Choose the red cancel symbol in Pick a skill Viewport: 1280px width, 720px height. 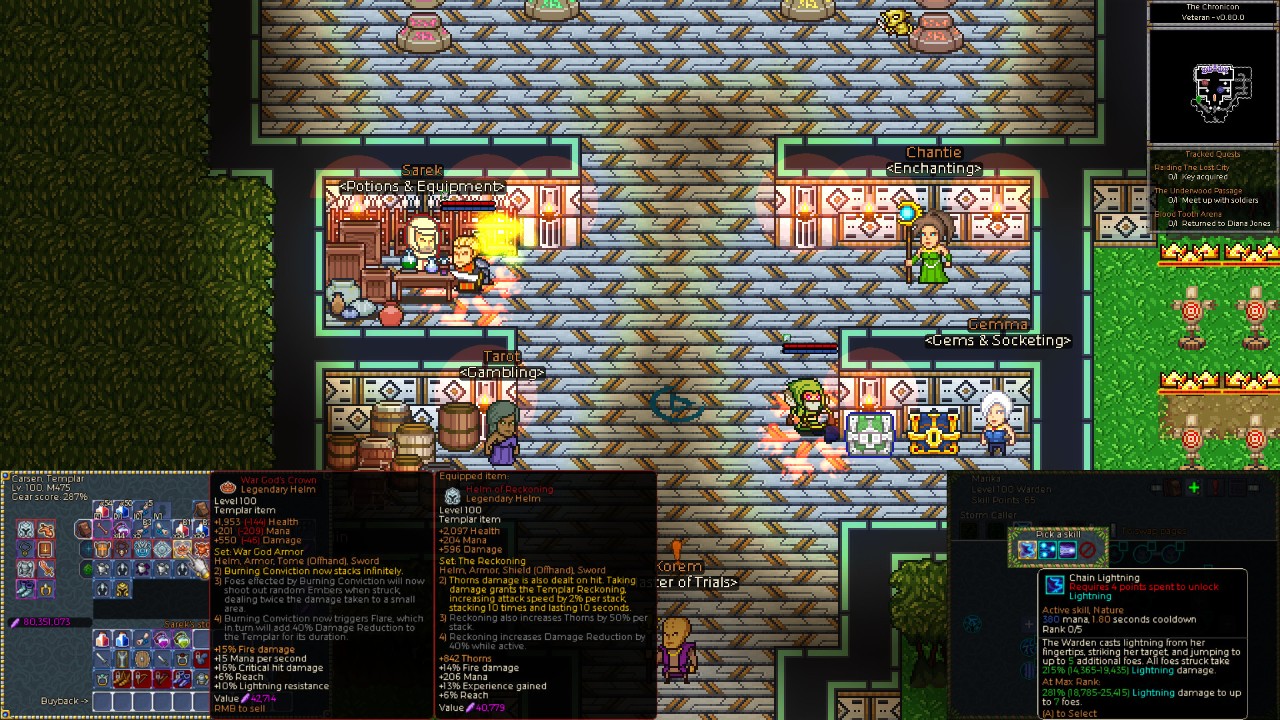pyautogui.click(x=1087, y=550)
